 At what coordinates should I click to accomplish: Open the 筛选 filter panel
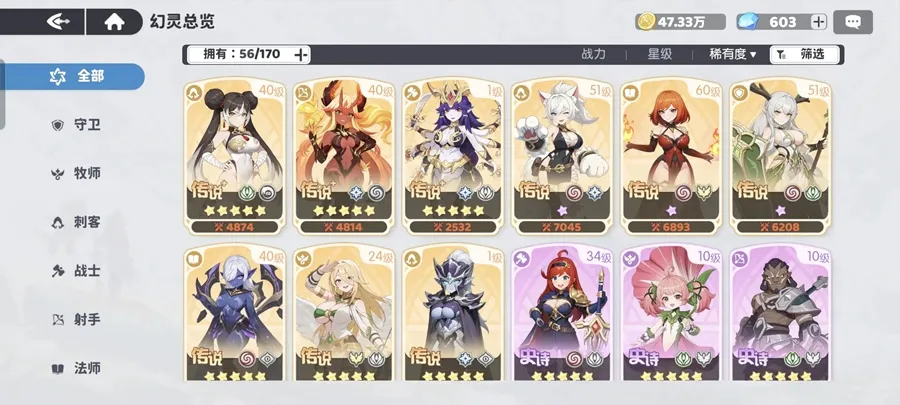803,54
